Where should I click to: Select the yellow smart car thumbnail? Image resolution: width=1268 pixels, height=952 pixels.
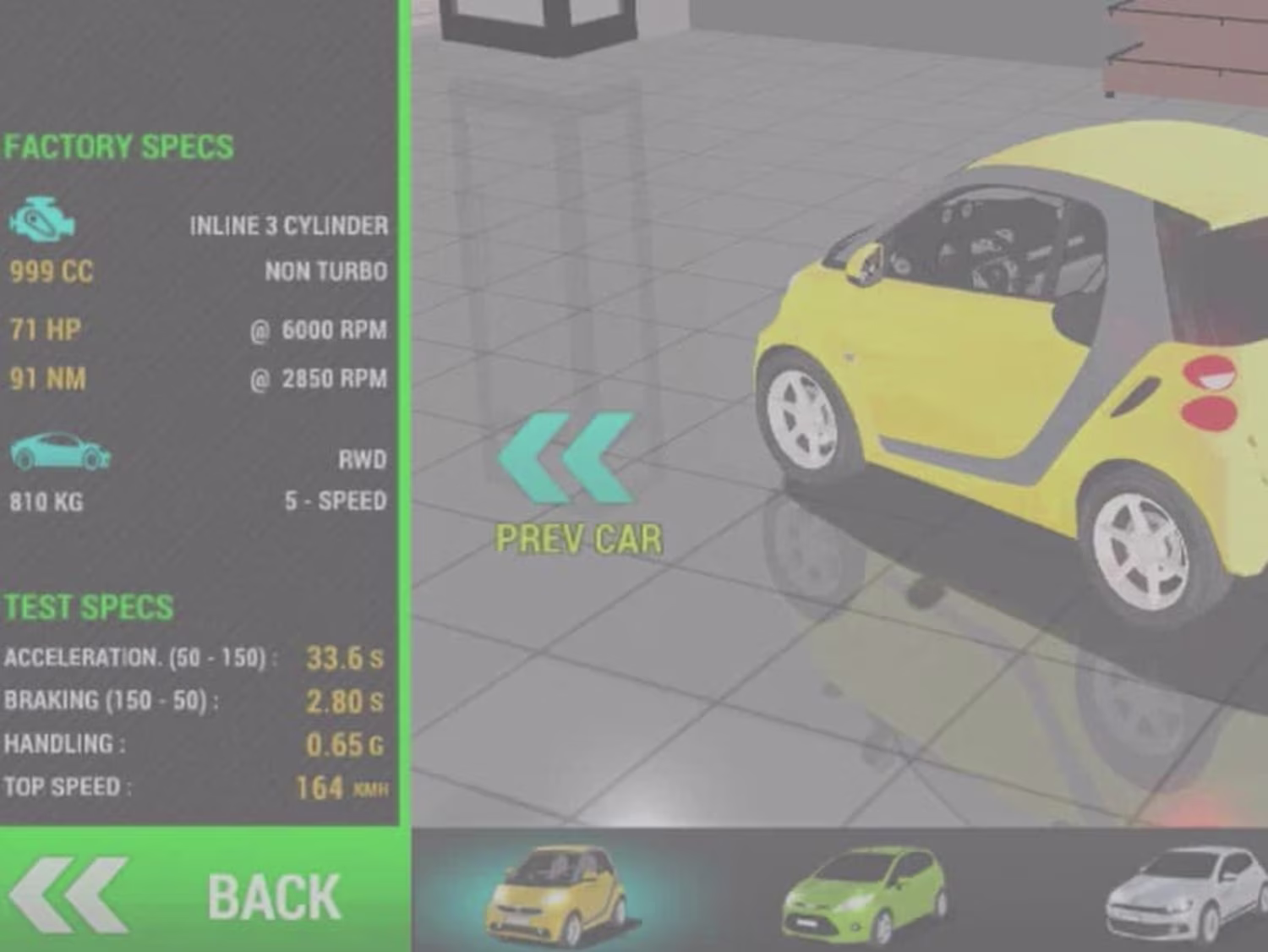556,896
